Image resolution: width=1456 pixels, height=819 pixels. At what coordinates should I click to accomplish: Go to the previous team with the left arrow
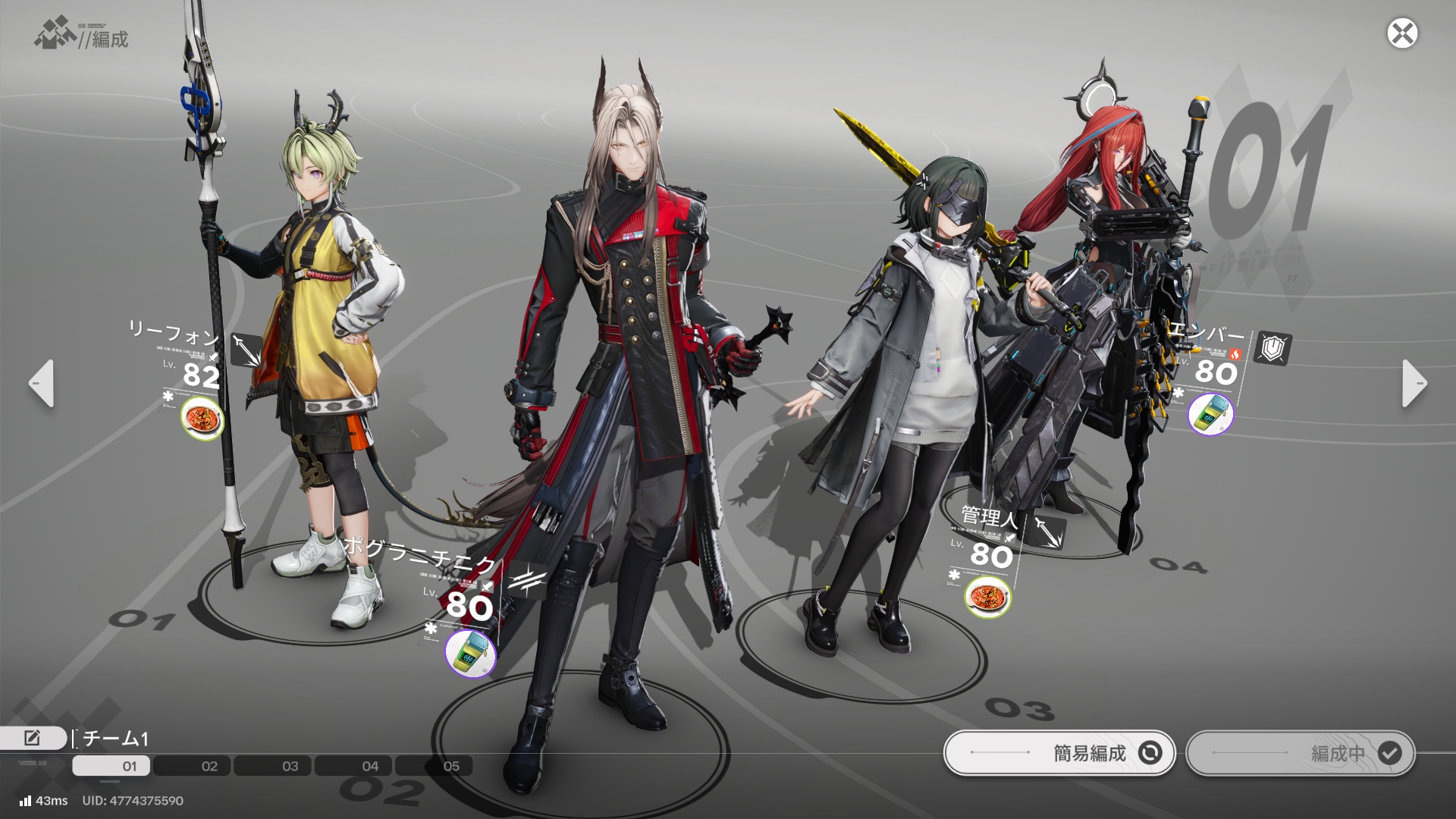42,384
